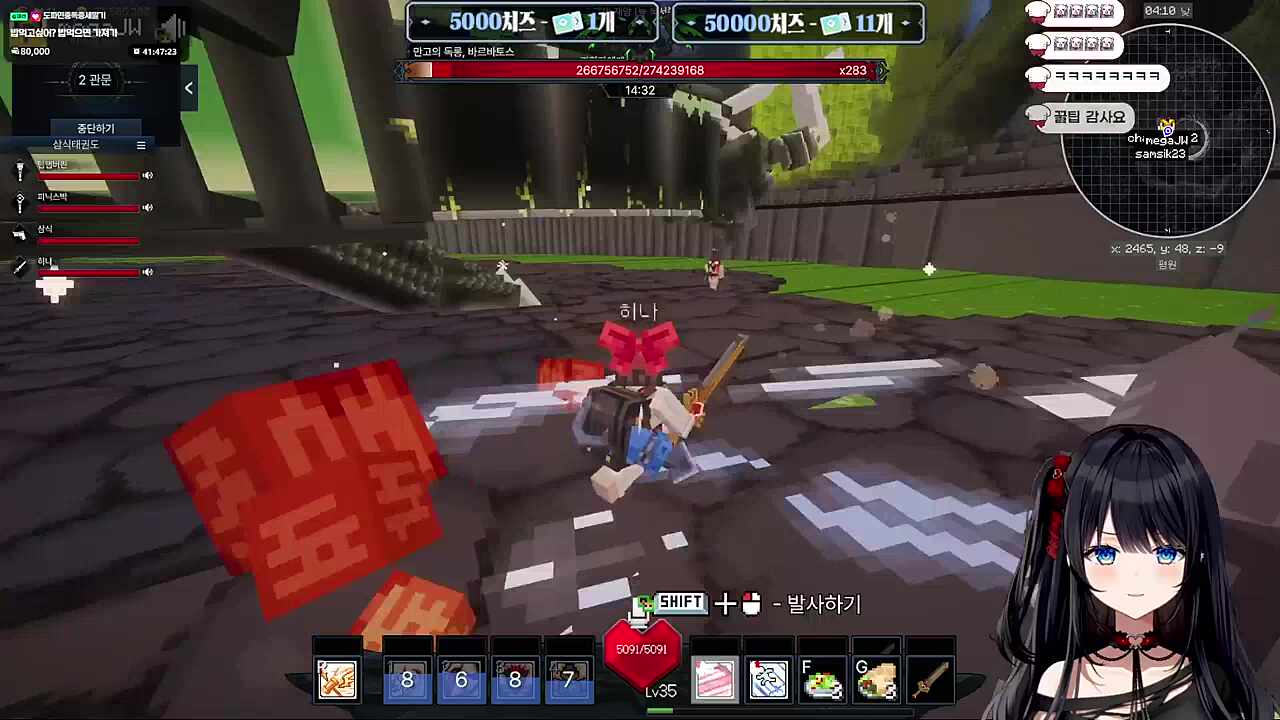Activate the skill on hotbar slot 6

(x=461, y=679)
